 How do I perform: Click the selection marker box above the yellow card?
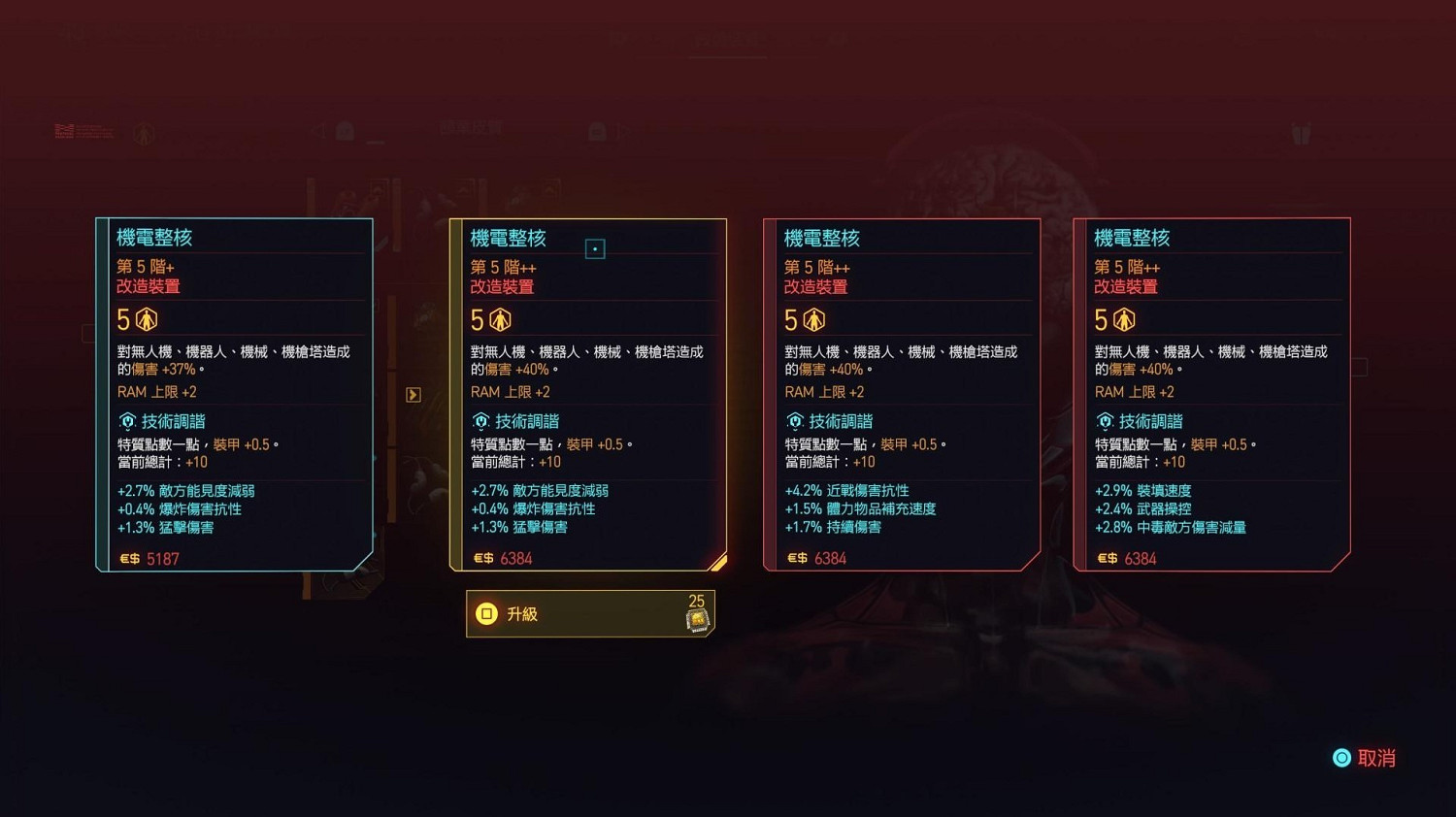tap(594, 248)
